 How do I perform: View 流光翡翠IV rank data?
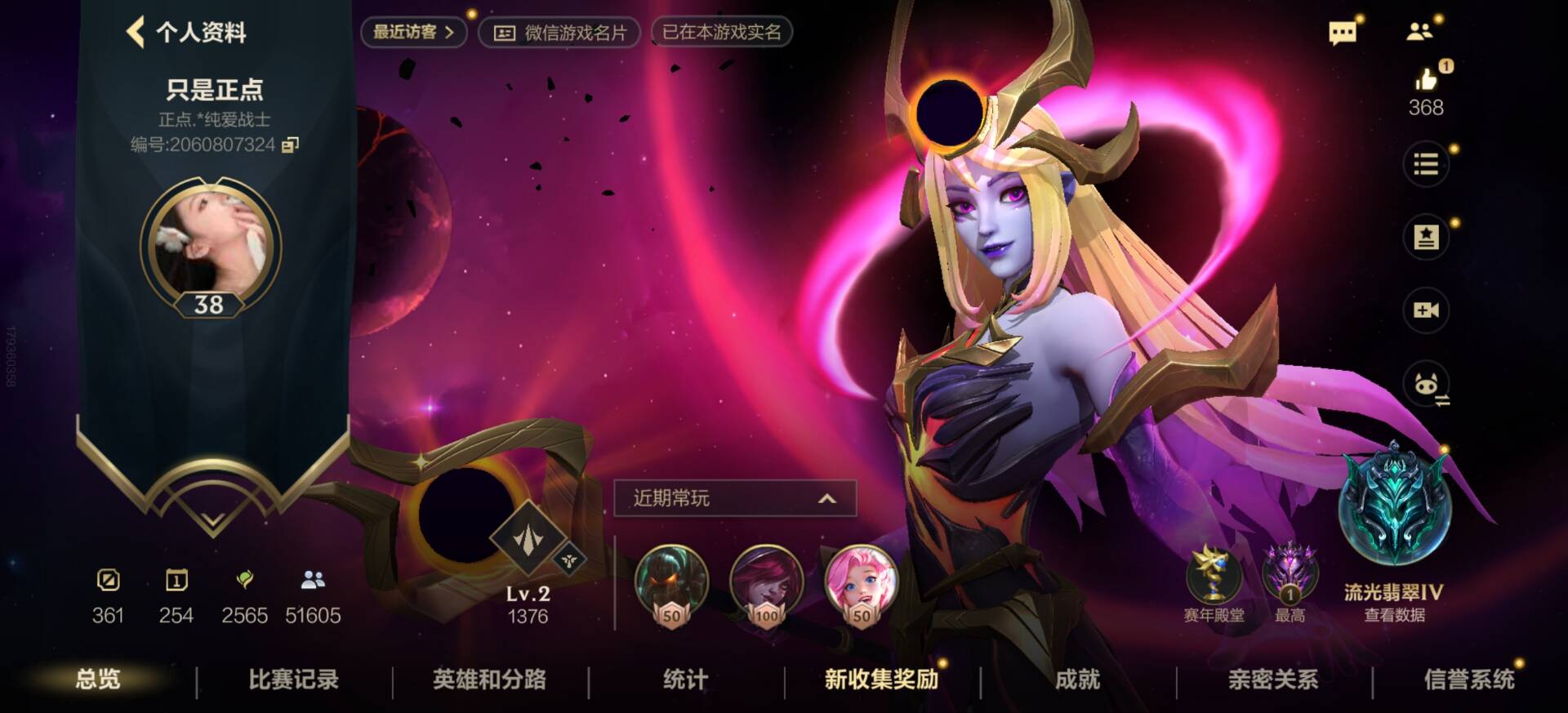click(x=1394, y=615)
